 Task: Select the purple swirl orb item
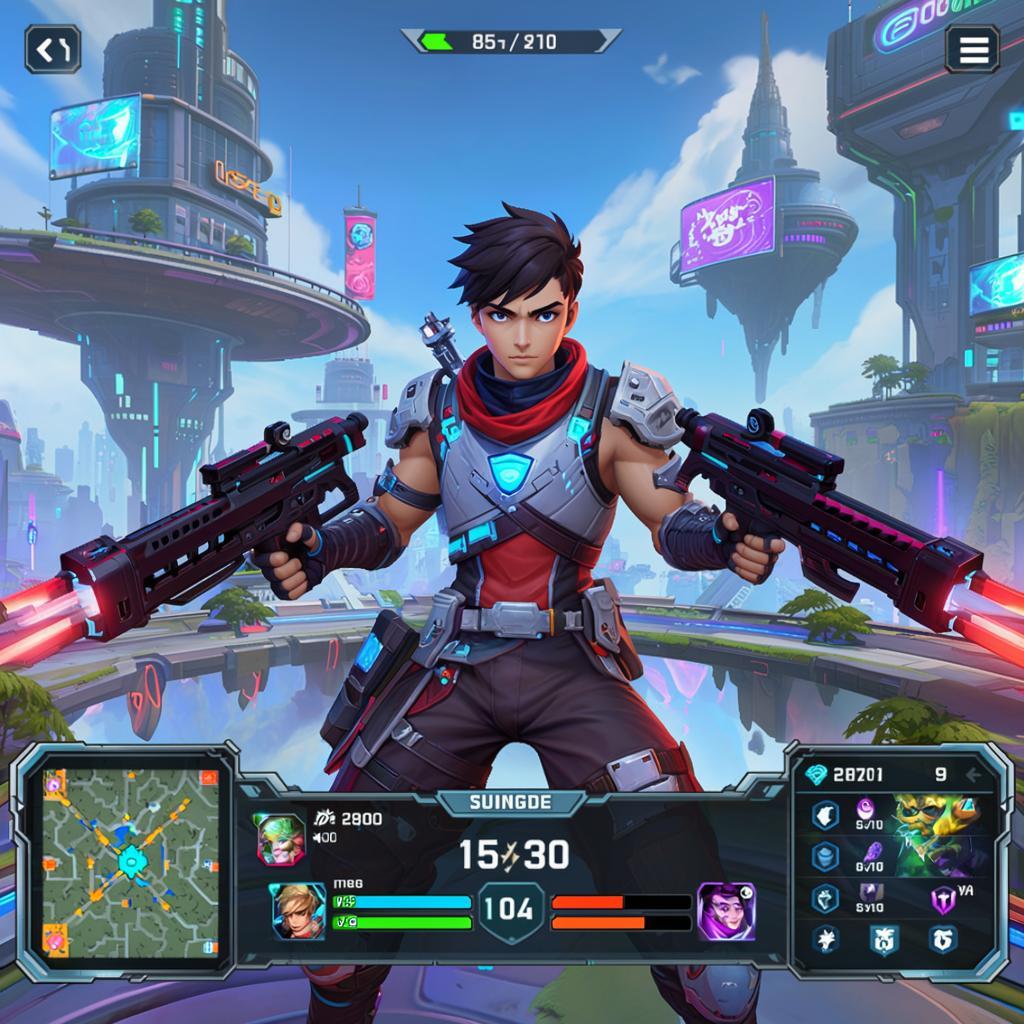(x=866, y=809)
